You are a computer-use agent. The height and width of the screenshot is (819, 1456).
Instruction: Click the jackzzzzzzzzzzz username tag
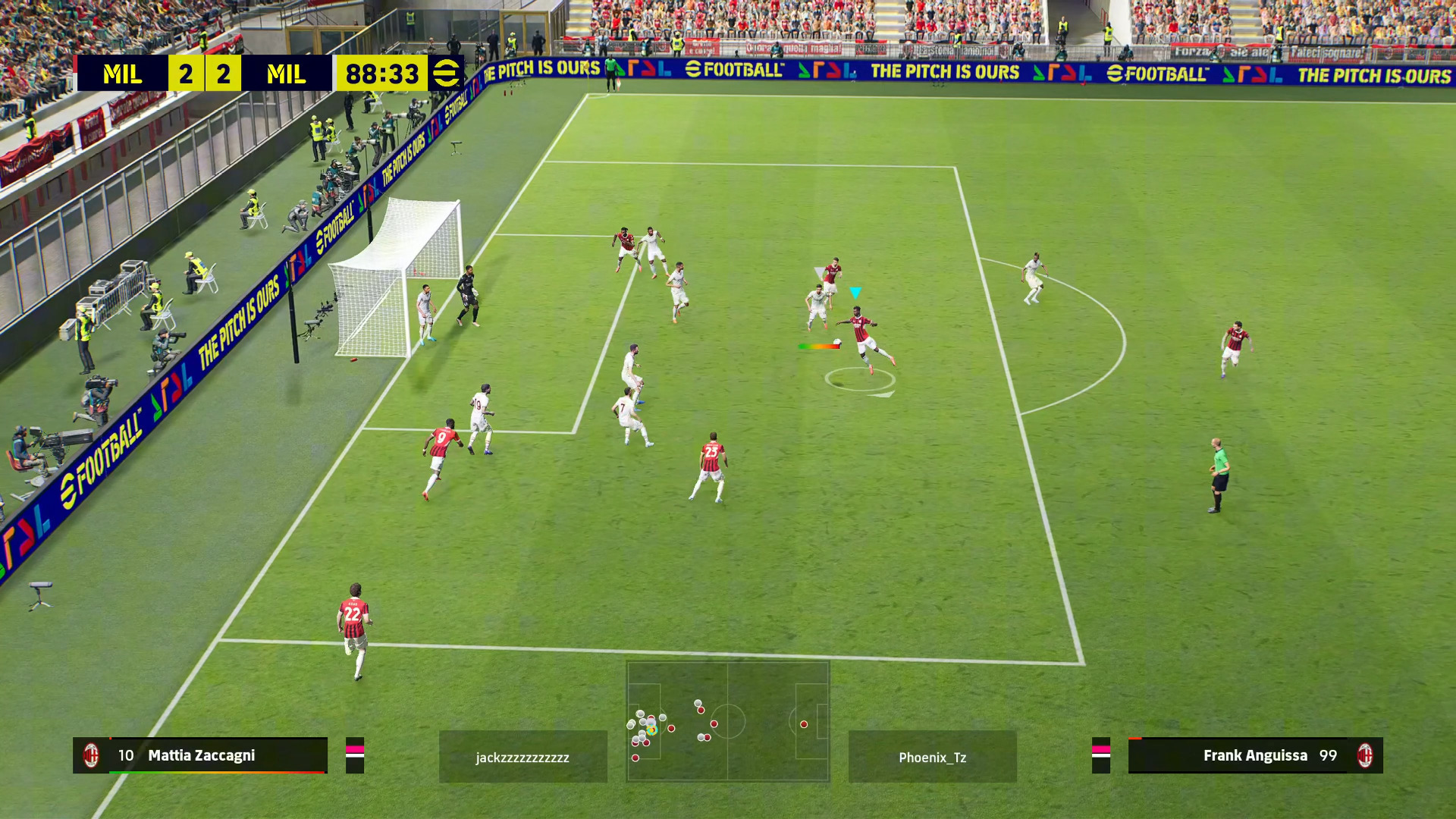tap(522, 757)
